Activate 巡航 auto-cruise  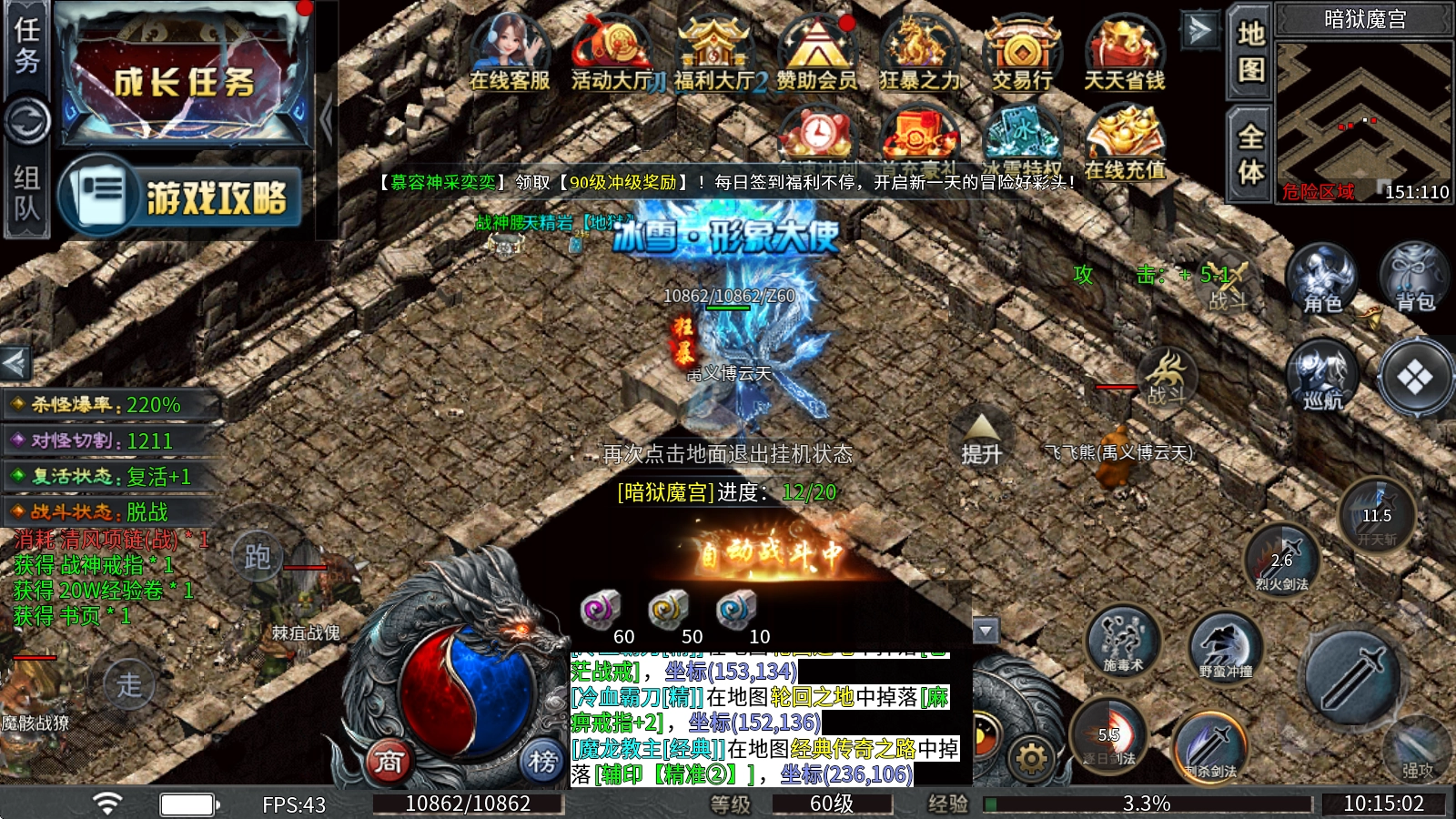(x=1321, y=375)
